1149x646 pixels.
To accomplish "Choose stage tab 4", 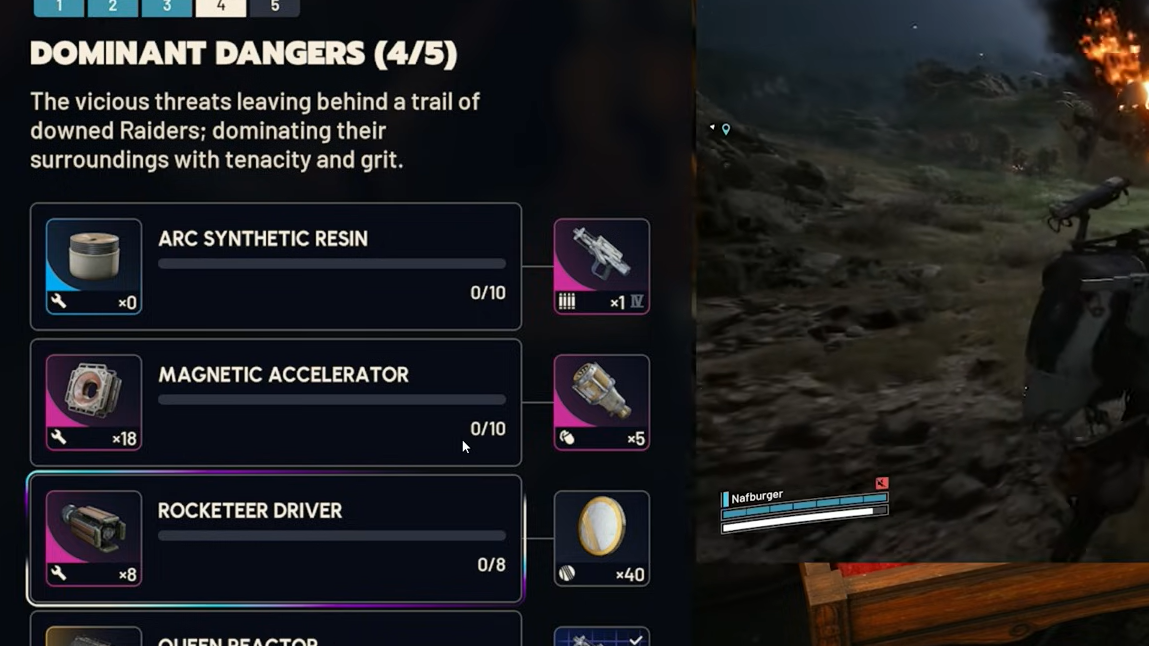I will click(x=221, y=7).
